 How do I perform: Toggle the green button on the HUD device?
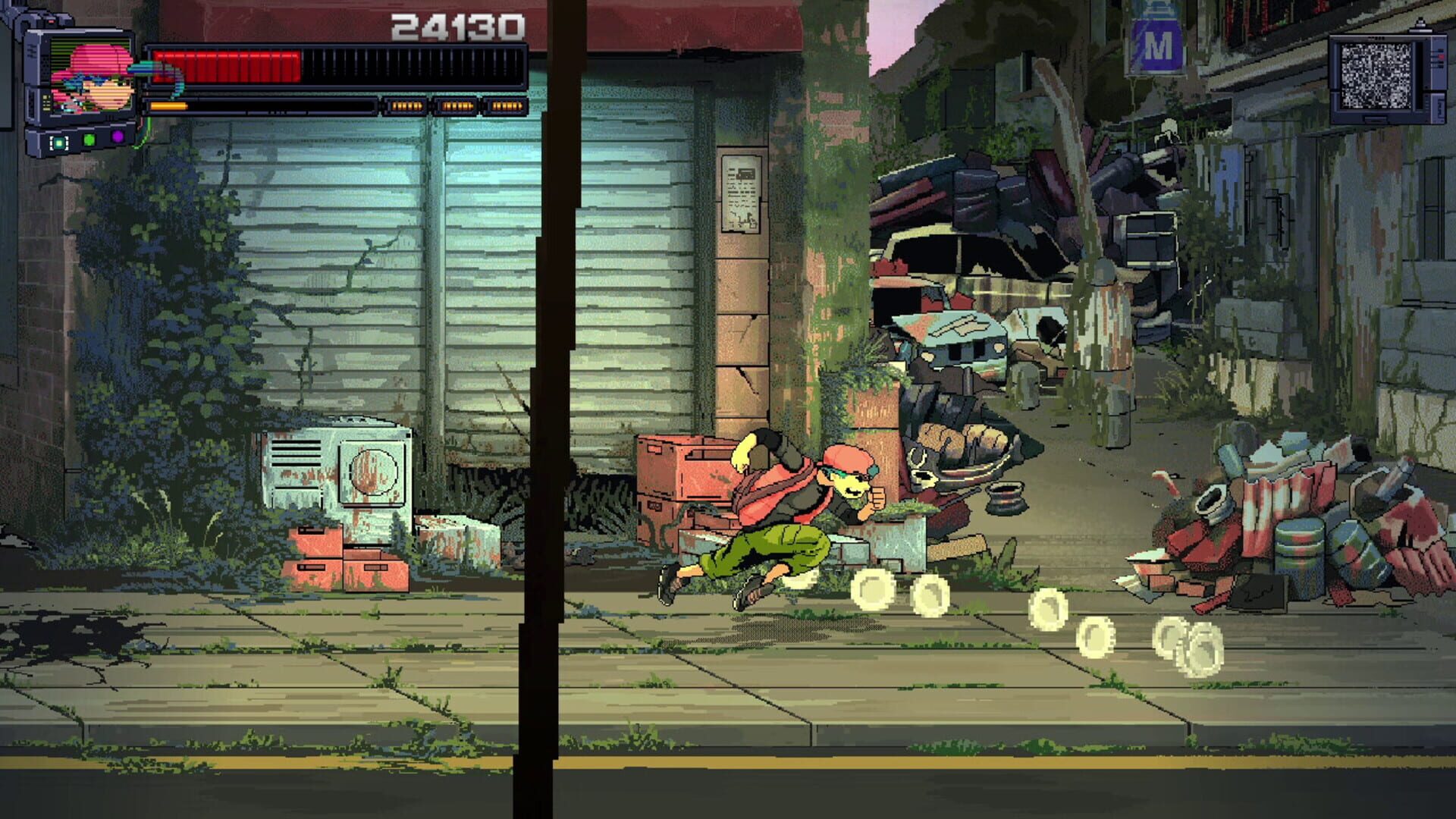[x=89, y=140]
